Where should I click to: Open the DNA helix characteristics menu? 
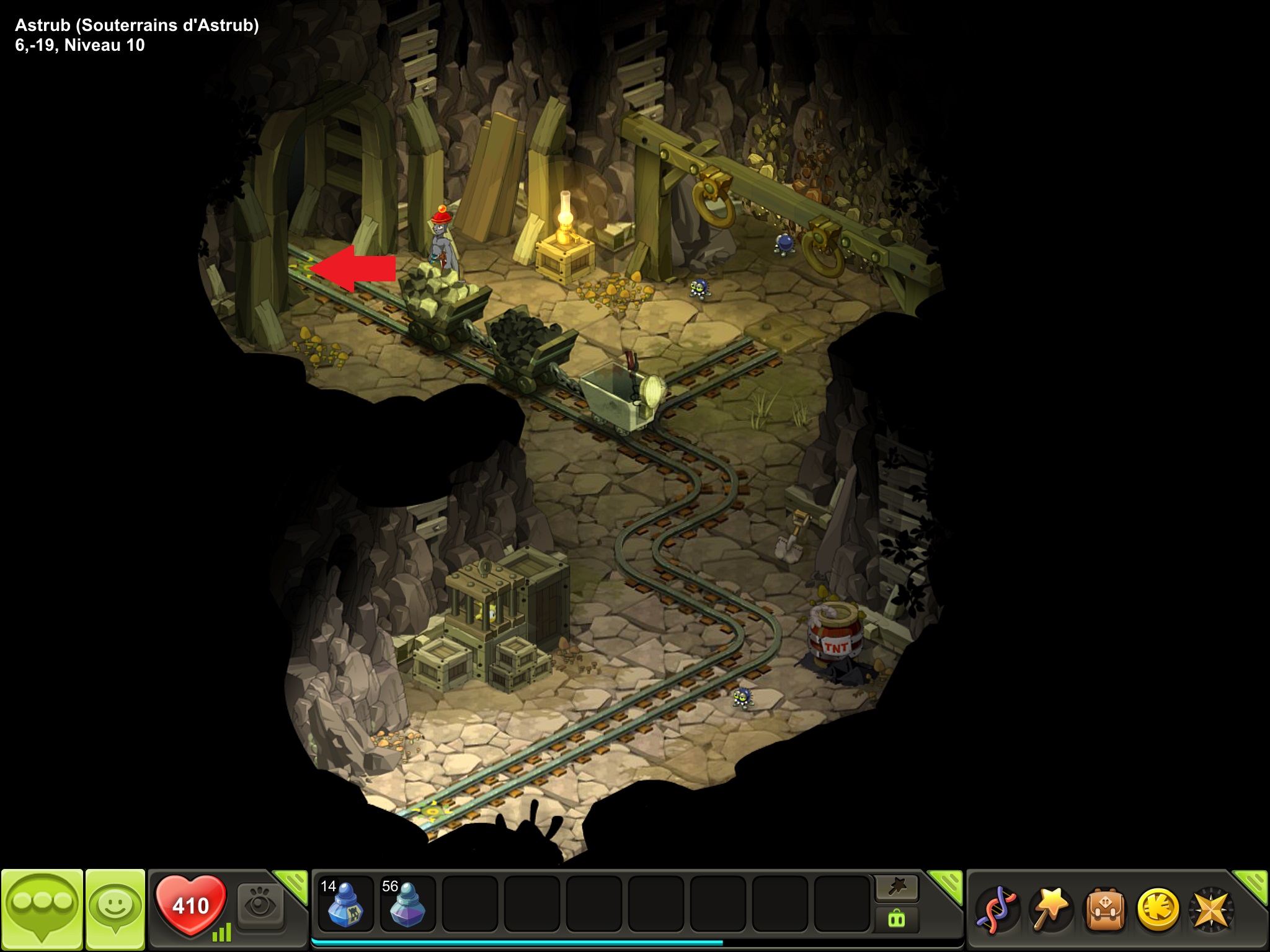pyautogui.click(x=997, y=910)
